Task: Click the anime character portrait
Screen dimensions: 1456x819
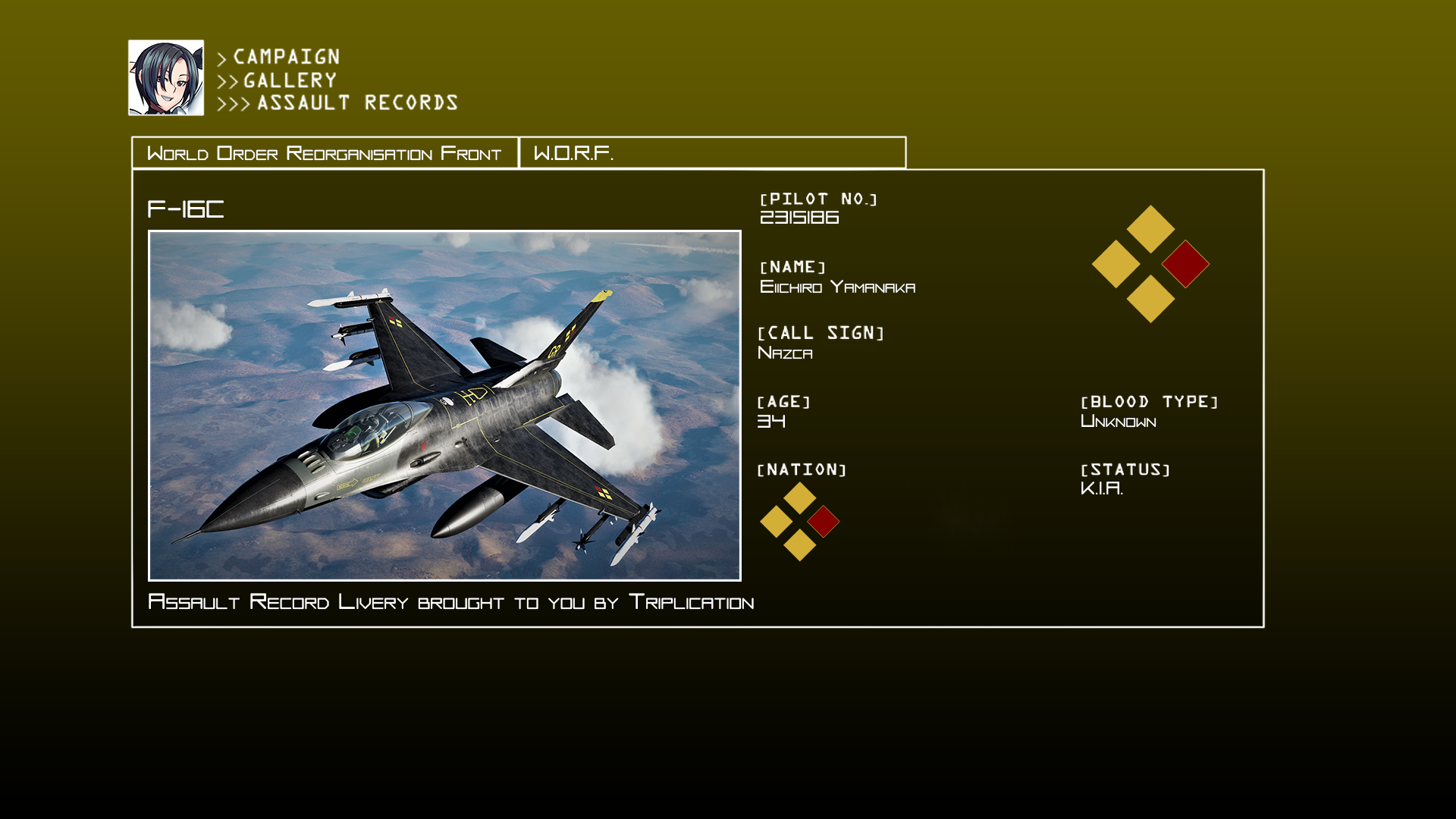Action: pyautogui.click(x=166, y=78)
